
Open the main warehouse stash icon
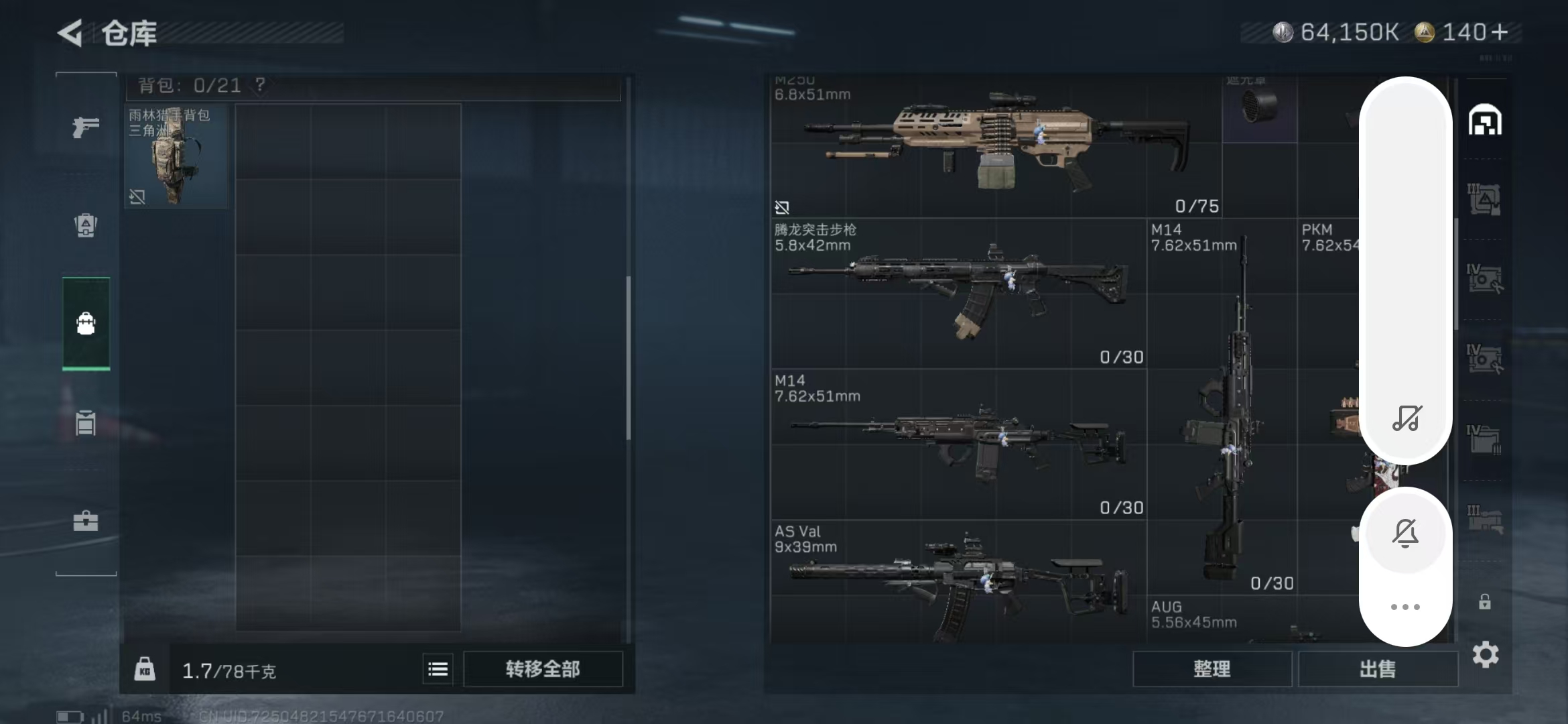click(x=1485, y=121)
